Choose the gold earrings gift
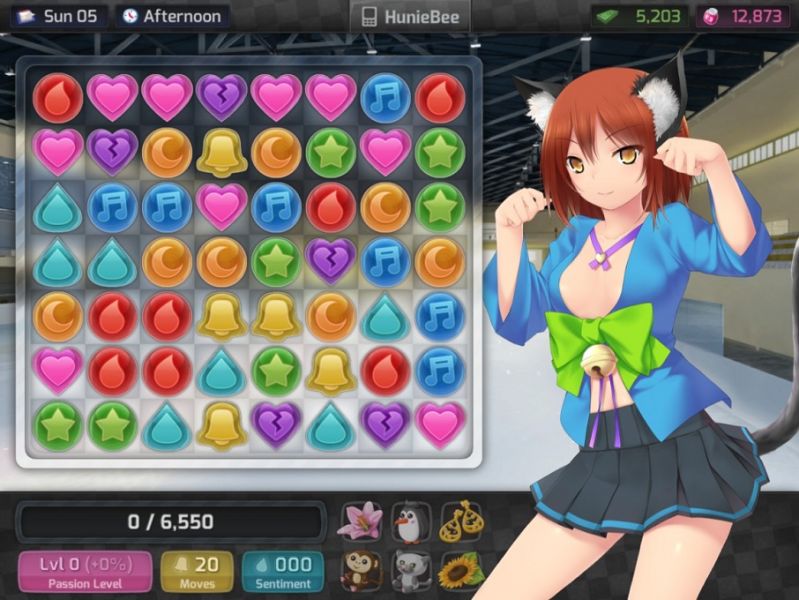The height and width of the screenshot is (600, 799). (x=460, y=521)
